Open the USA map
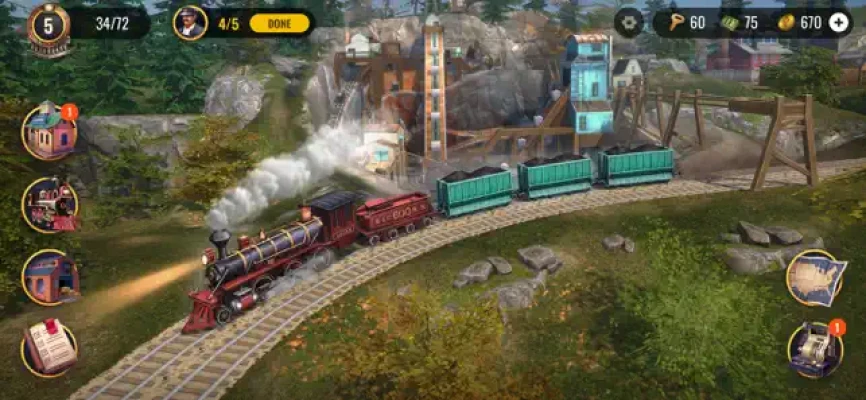This screenshot has width=866, height=400. 815,278
